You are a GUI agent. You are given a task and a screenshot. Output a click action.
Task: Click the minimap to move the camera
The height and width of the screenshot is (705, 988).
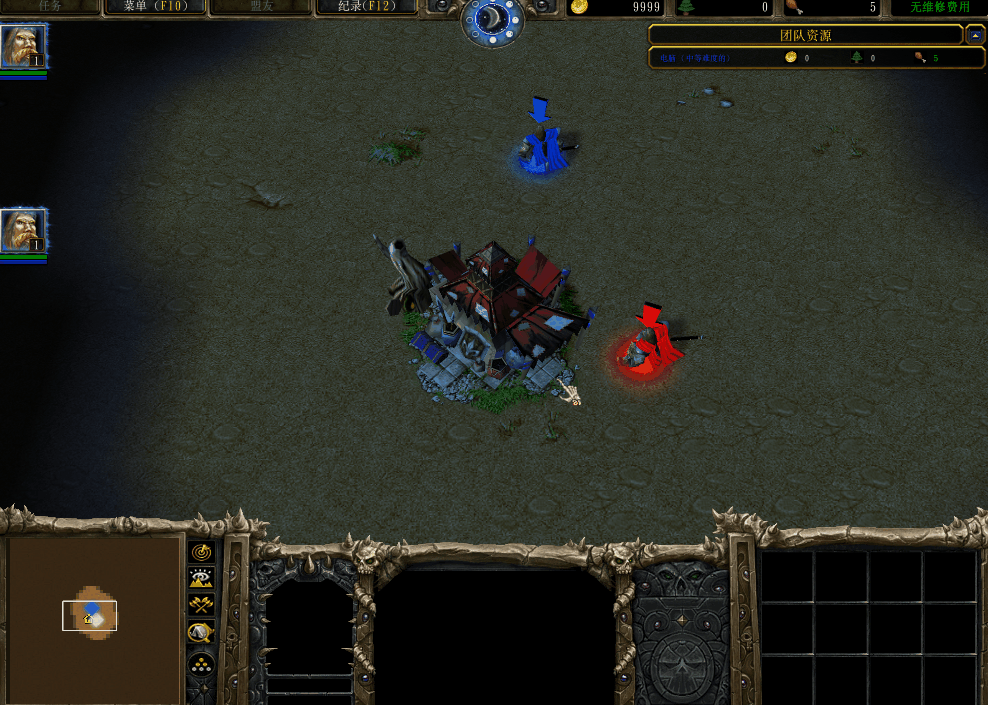[94, 618]
